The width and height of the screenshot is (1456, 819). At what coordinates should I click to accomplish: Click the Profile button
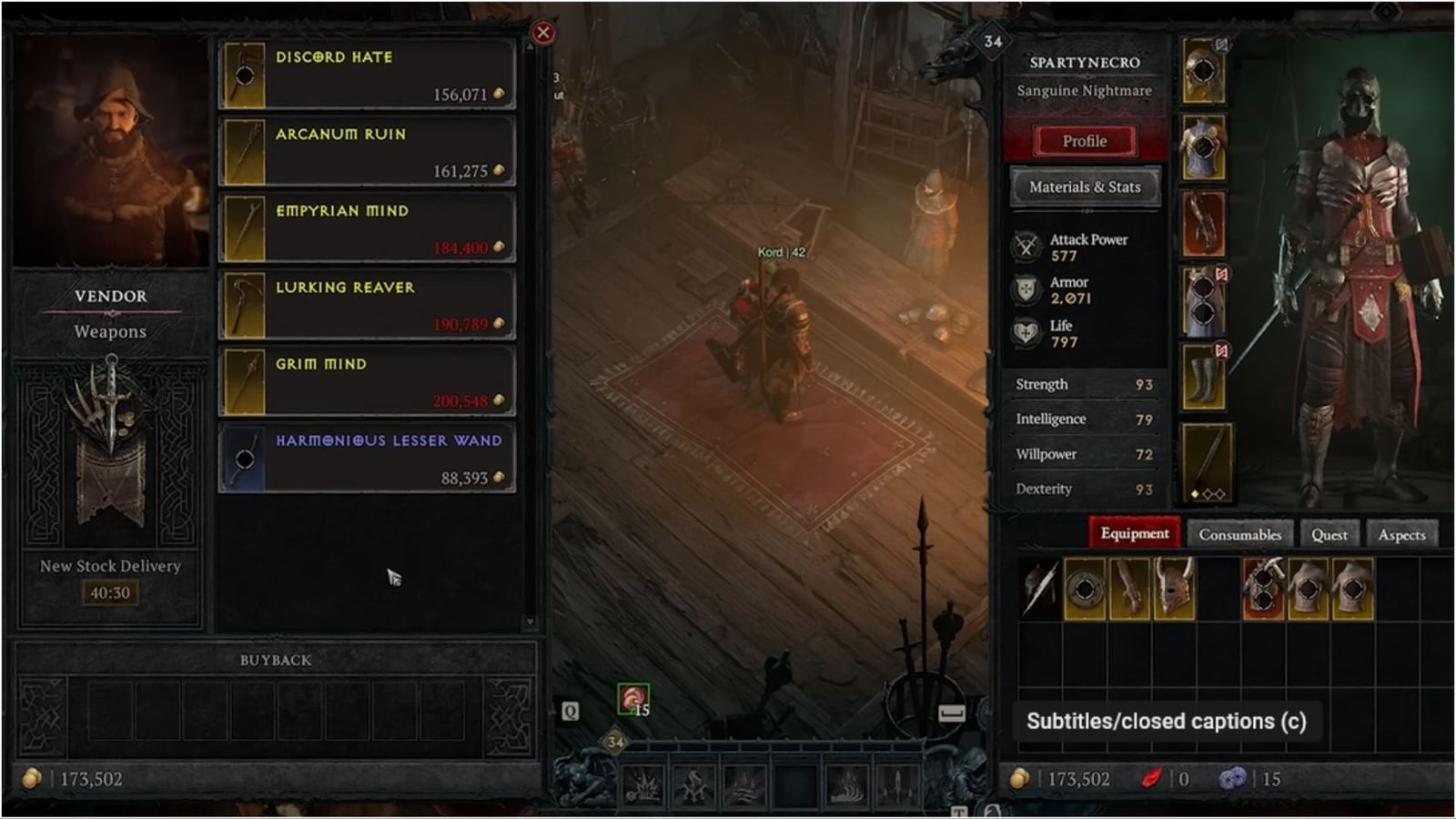click(x=1084, y=140)
